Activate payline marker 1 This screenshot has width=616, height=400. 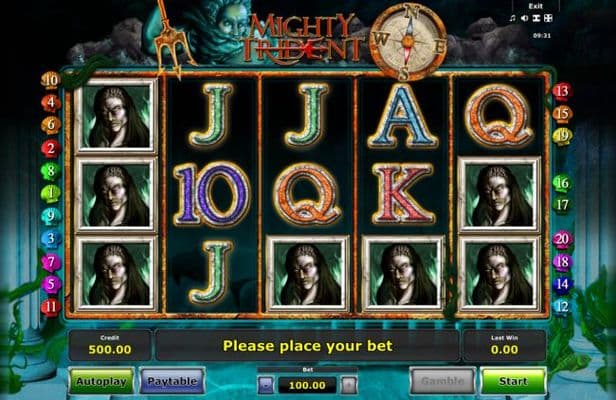coord(51,193)
